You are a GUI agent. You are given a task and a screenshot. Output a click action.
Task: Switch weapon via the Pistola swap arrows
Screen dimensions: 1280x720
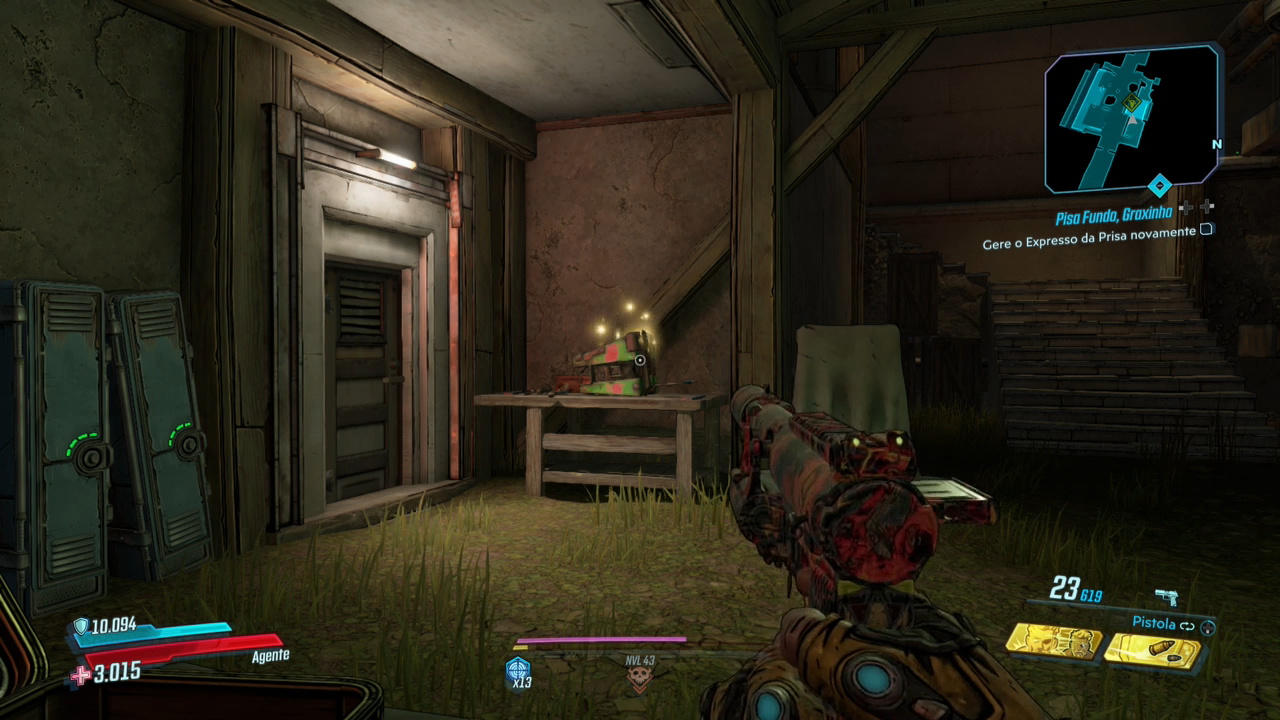pos(1187,625)
